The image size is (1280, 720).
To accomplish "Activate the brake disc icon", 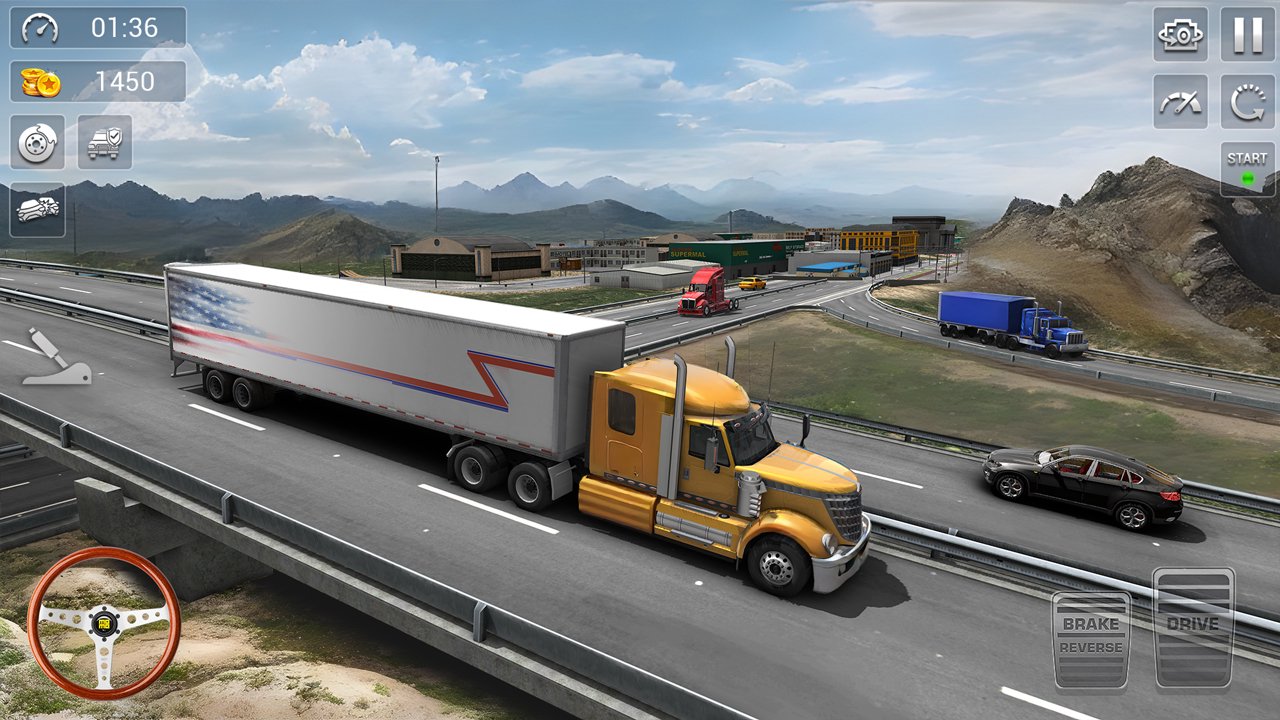I will click(x=38, y=142).
